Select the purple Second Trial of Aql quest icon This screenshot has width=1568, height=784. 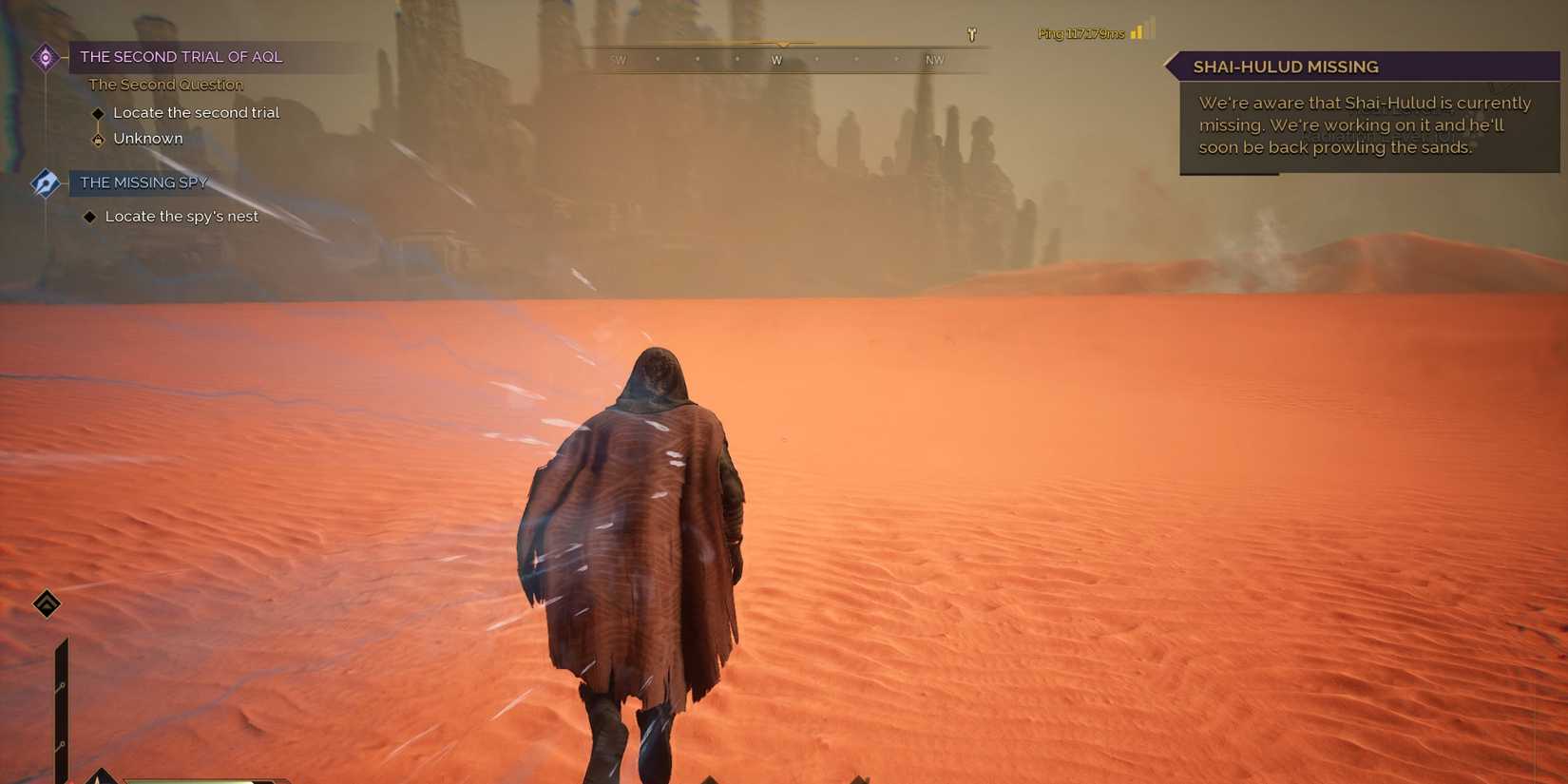[45, 56]
